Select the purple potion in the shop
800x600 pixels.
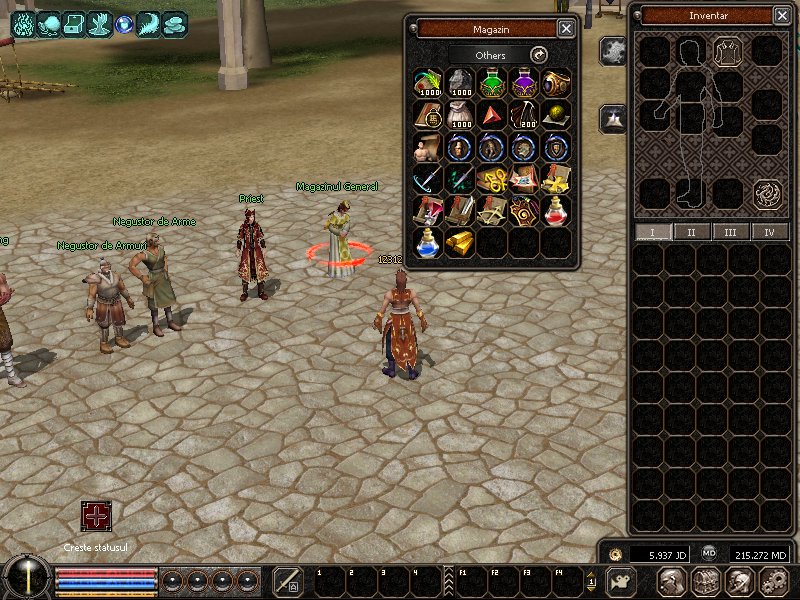click(x=524, y=83)
